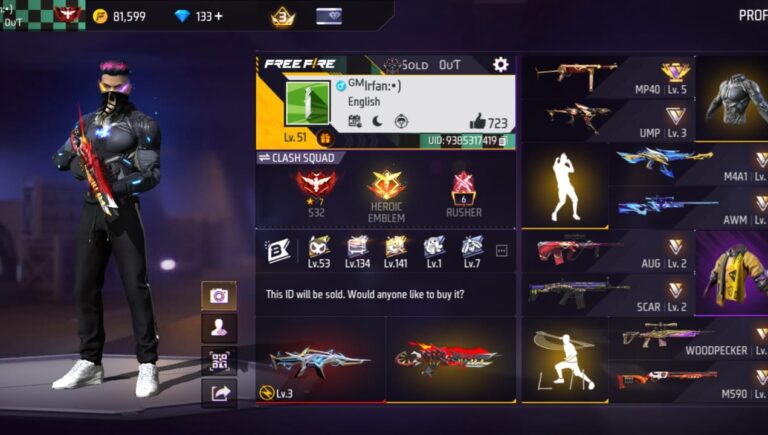Click the share arrow button
The height and width of the screenshot is (435, 768).
(218, 393)
